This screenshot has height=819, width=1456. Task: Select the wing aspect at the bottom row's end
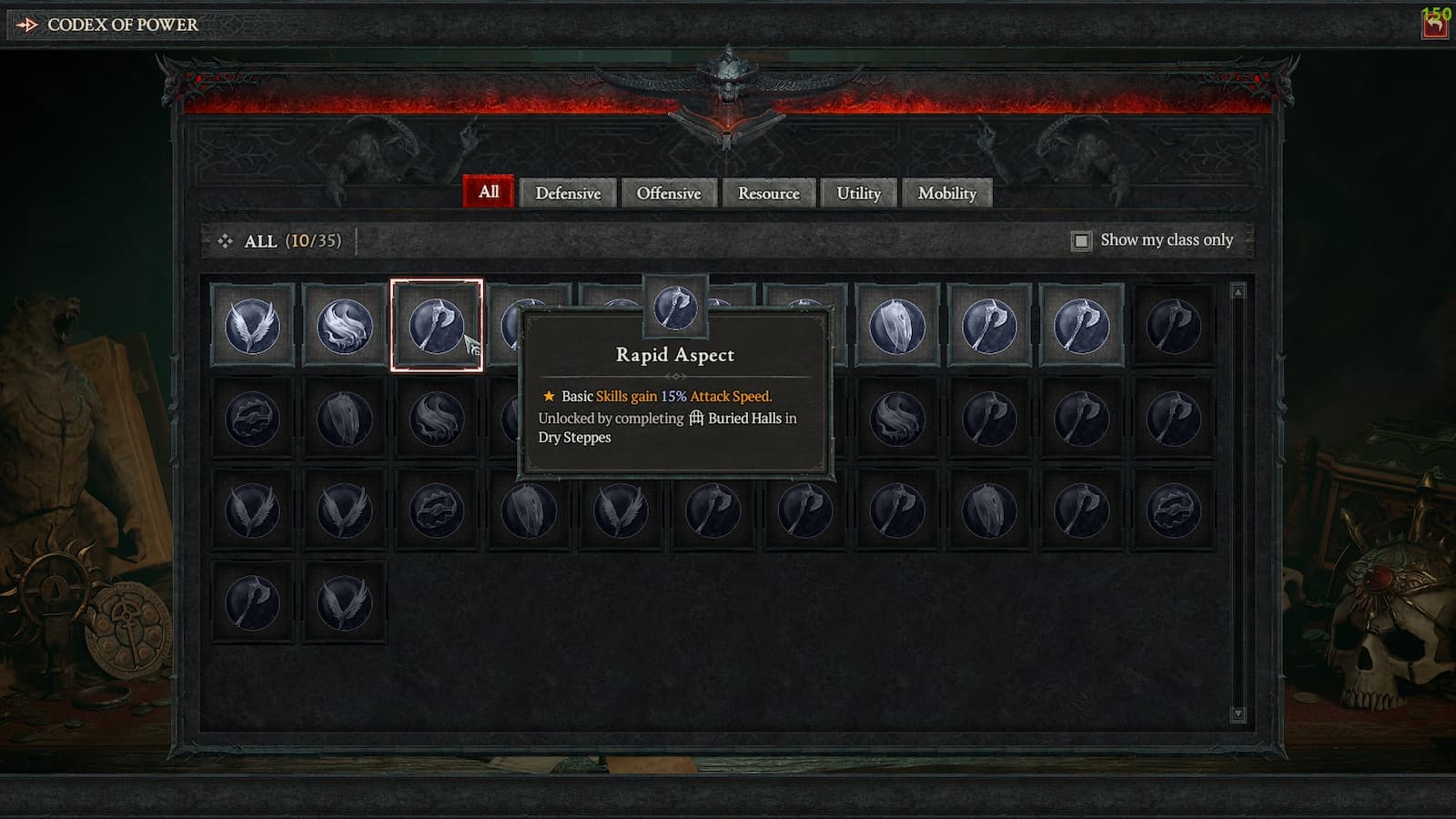click(x=344, y=601)
